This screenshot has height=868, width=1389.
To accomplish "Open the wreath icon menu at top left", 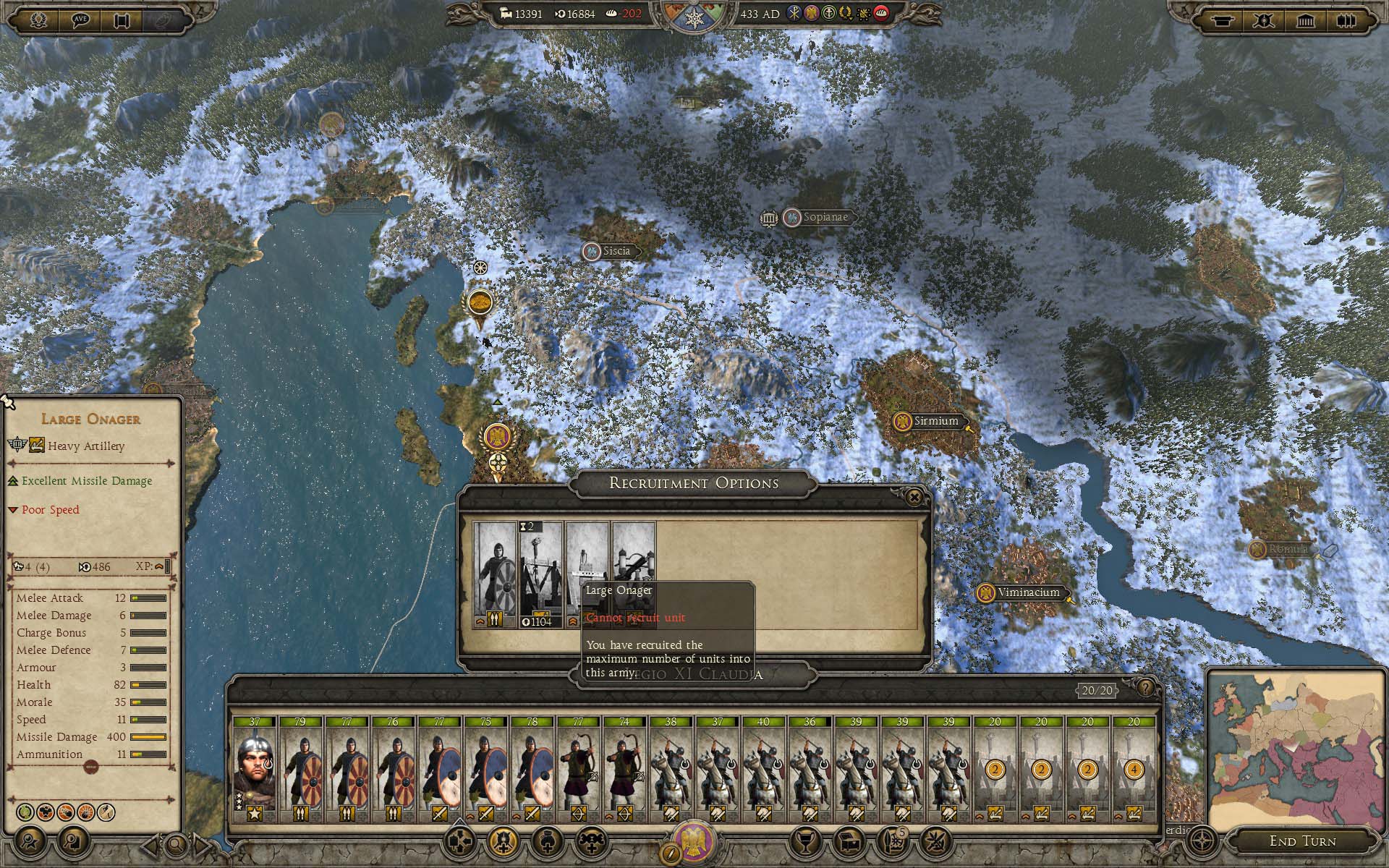I will tap(38, 20).
